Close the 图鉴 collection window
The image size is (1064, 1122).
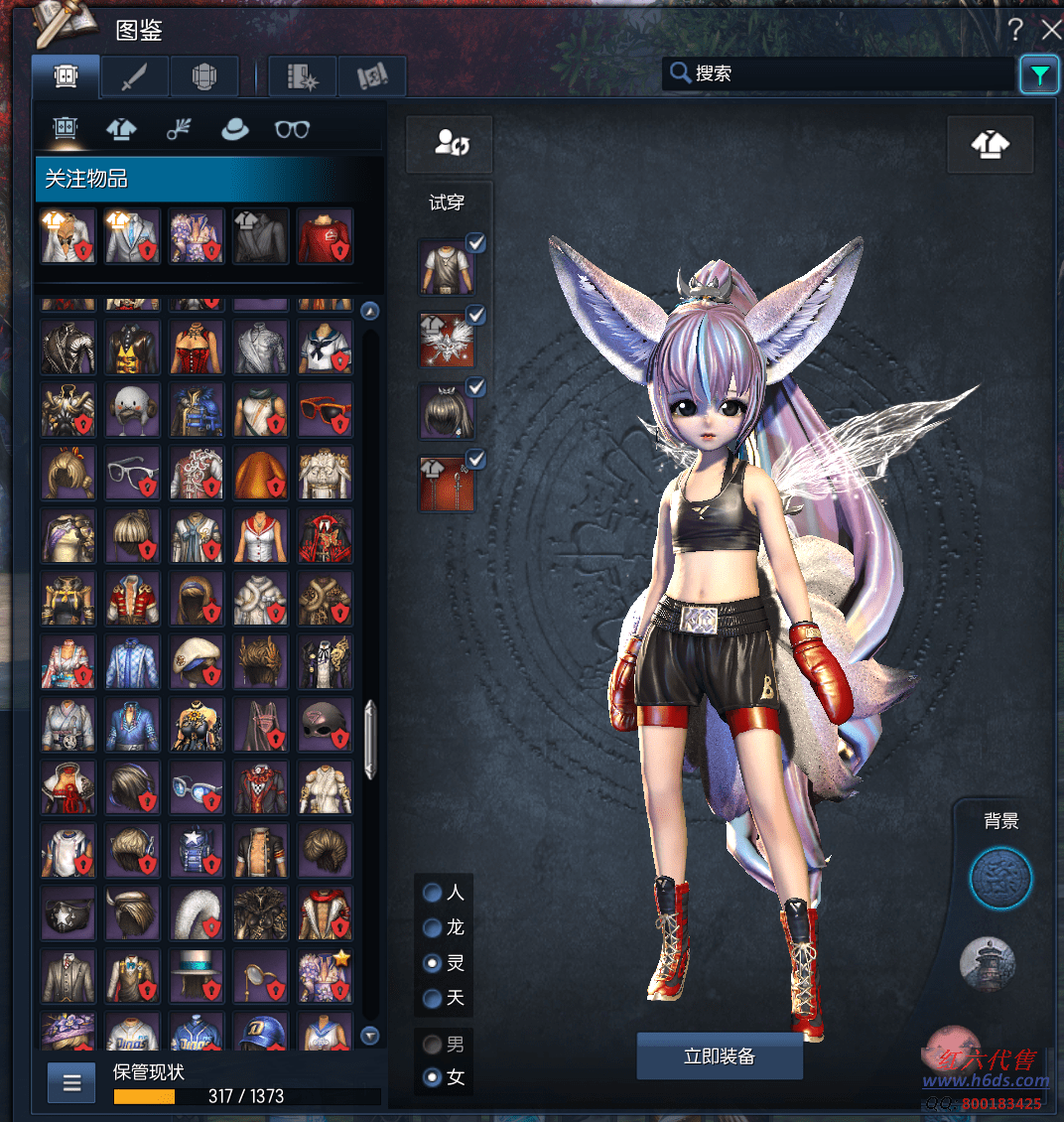(1051, 29)
